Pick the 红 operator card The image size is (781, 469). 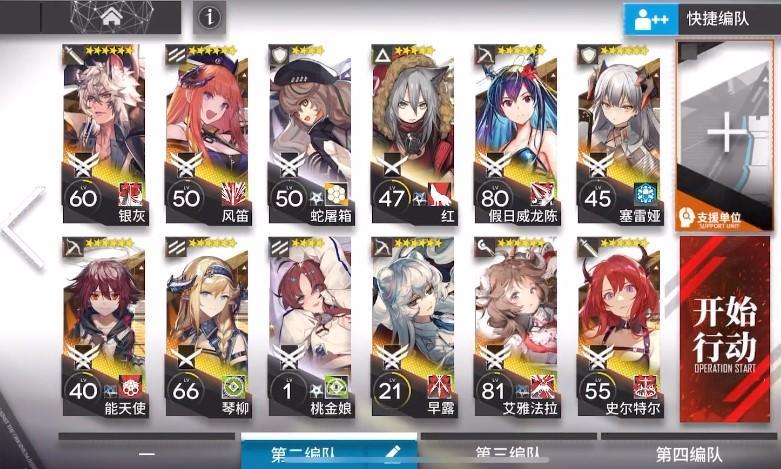click(x=412, y=133)
